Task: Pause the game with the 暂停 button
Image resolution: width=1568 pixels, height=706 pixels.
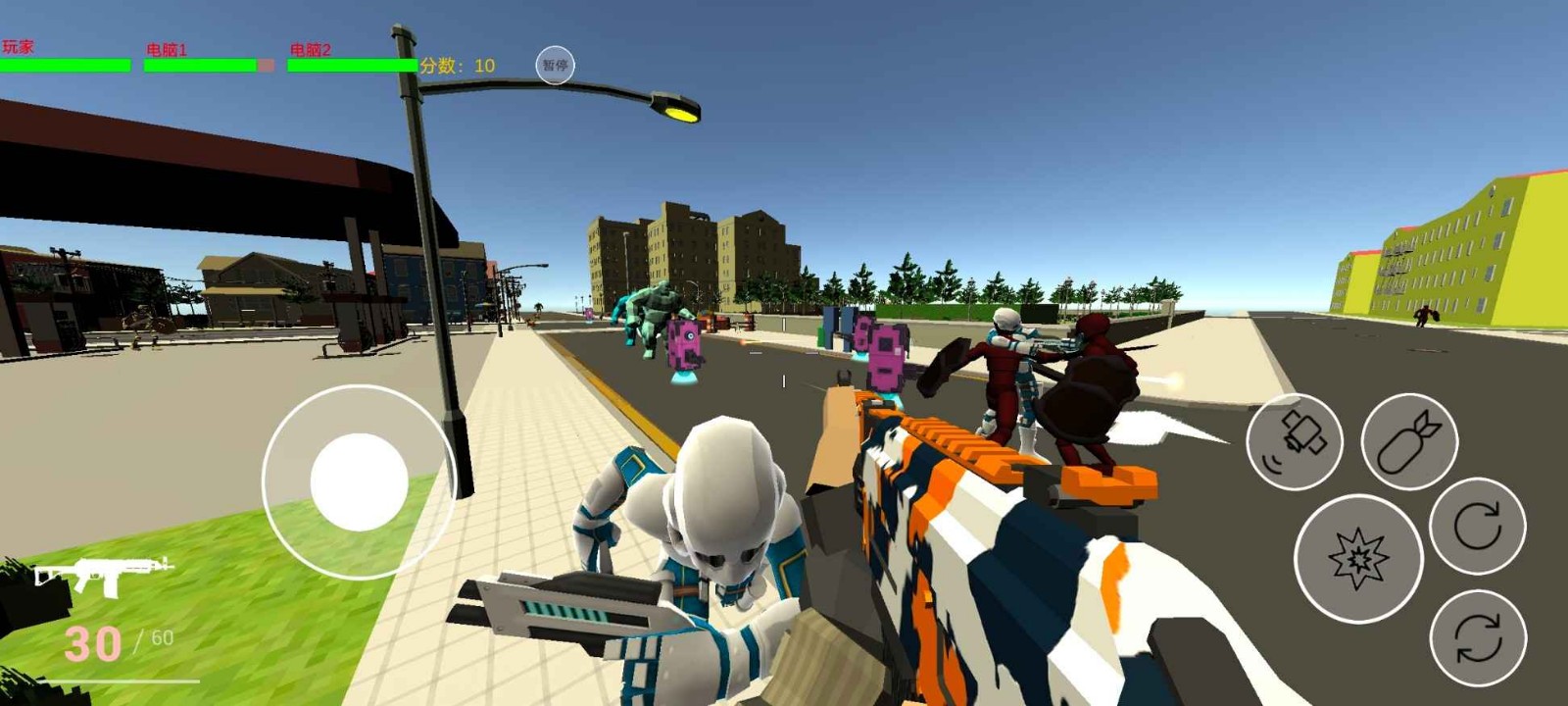Action: point(555,66)
